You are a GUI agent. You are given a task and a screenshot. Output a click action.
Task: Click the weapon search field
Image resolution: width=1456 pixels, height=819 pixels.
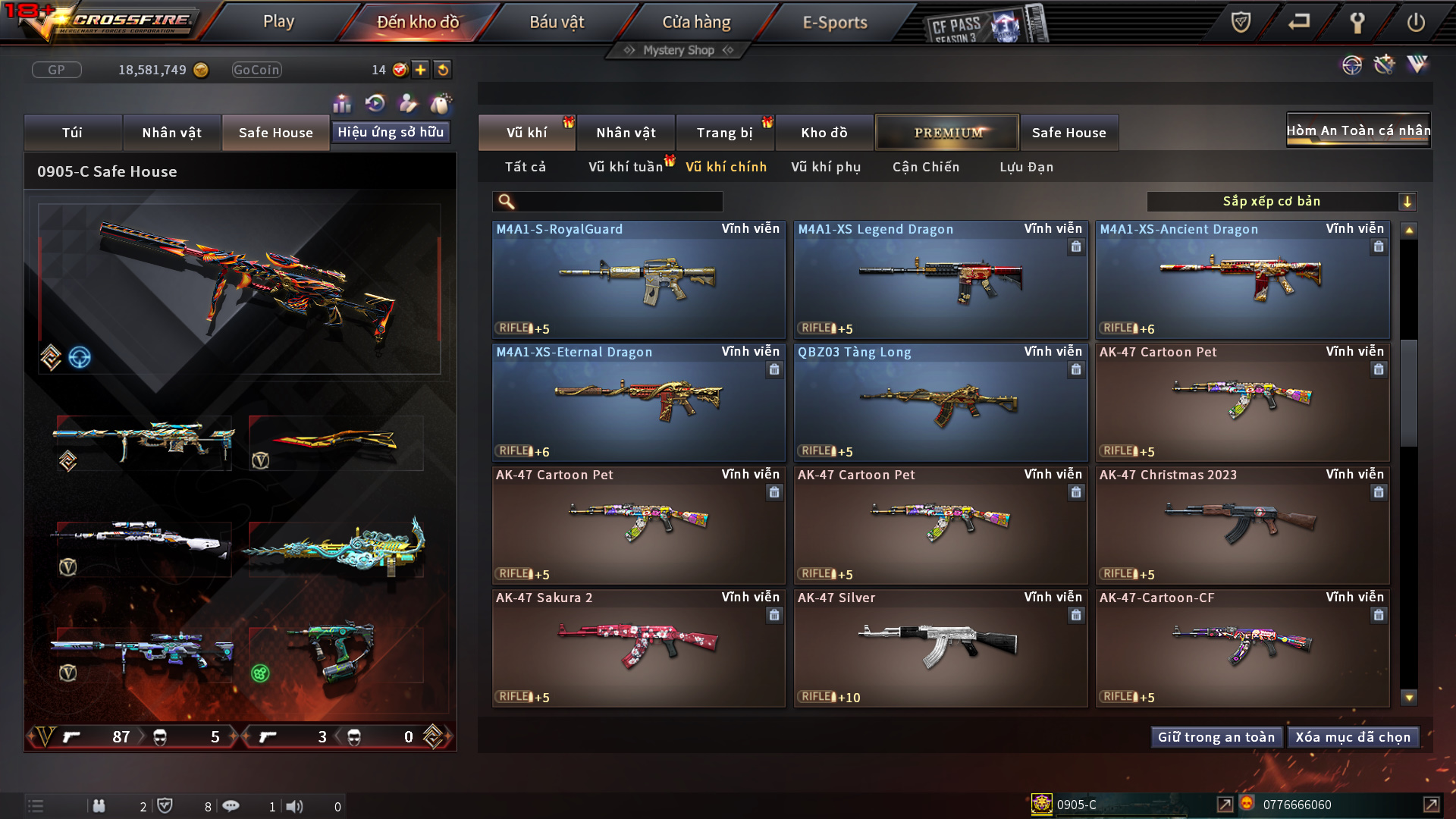tap(618, 202)
